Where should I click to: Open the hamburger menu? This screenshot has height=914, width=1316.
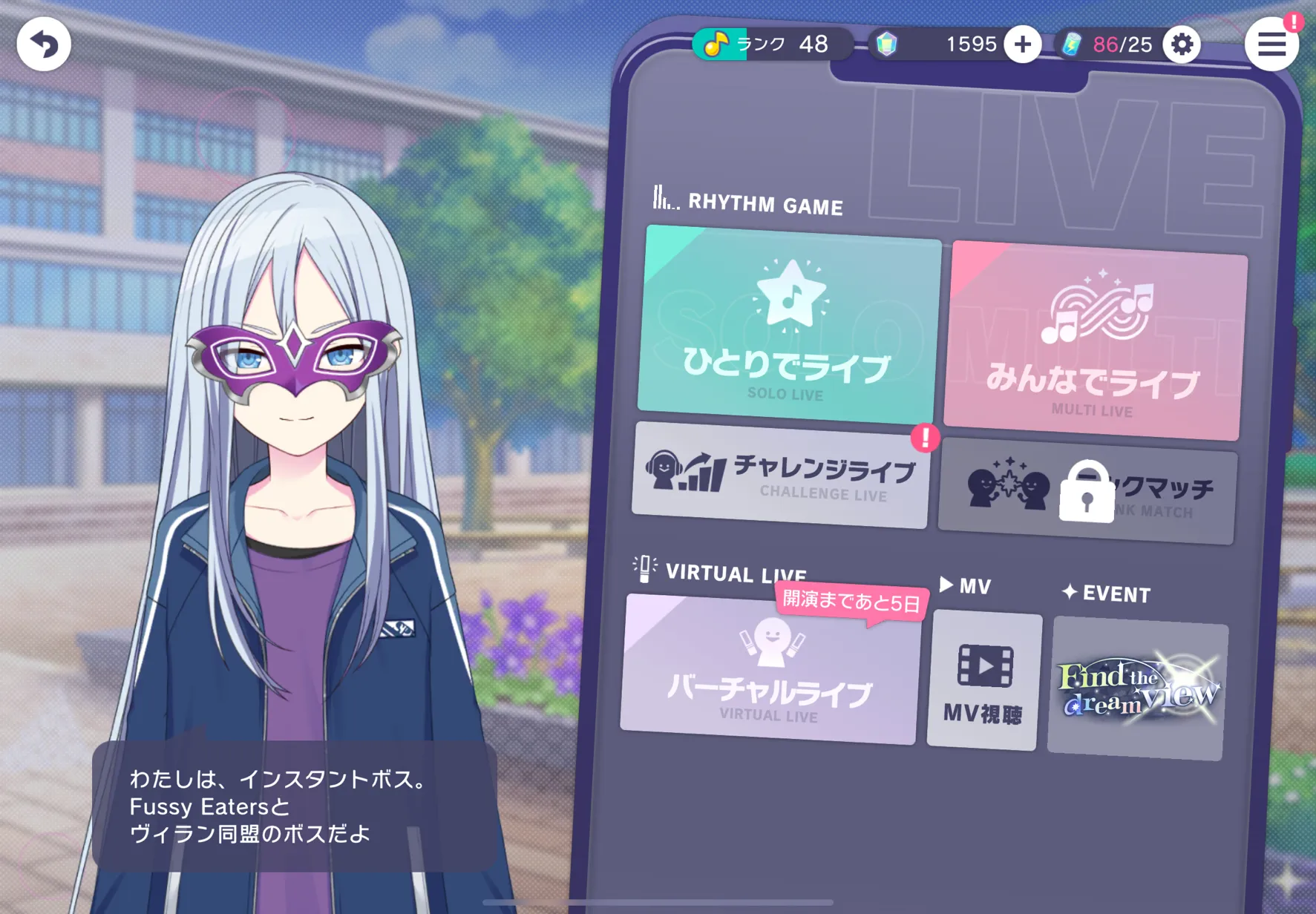tap(1271, 45)
